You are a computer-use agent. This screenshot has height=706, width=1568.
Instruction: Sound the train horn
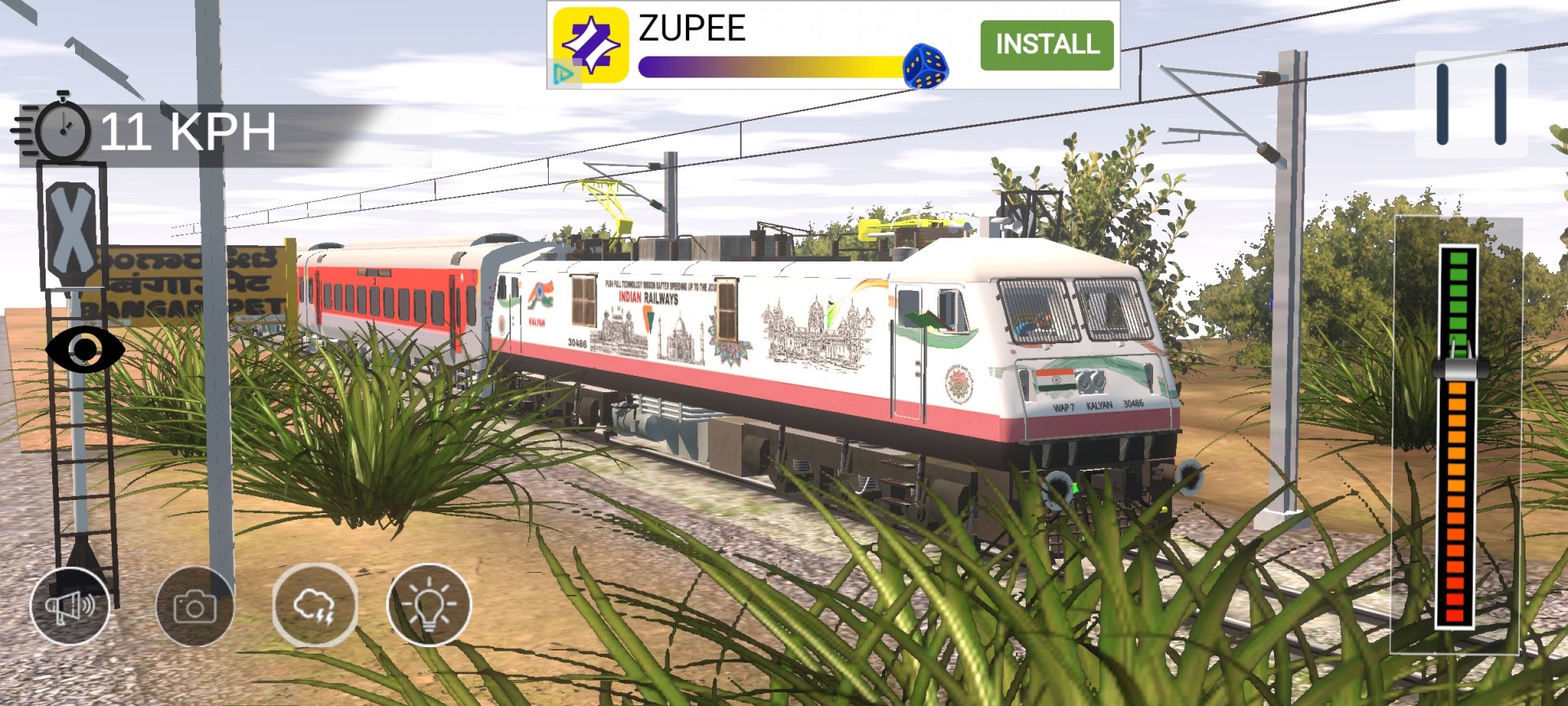(70, 605)
